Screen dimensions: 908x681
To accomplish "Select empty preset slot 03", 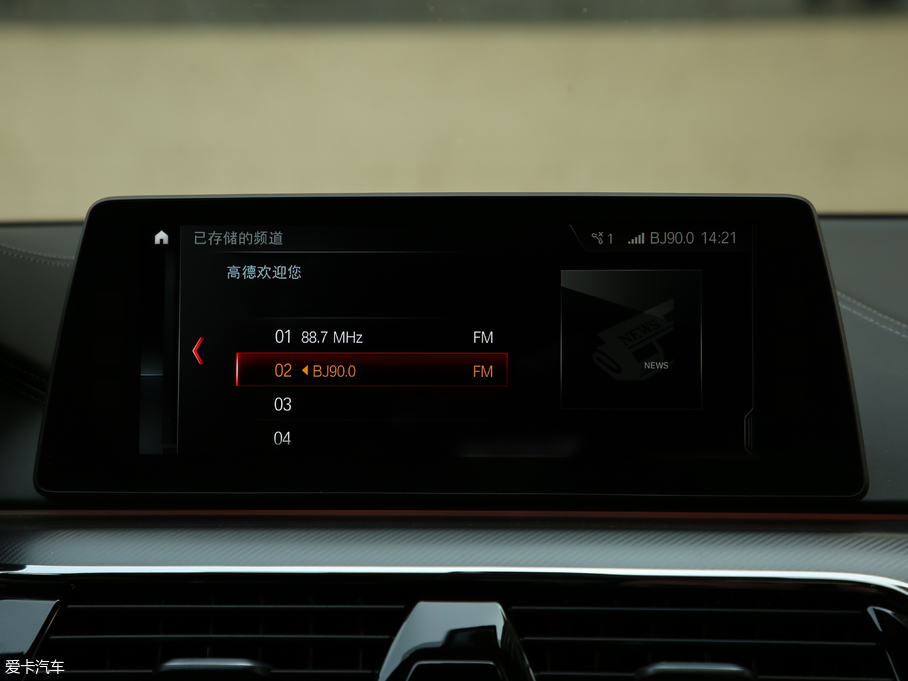I will pos(372,404).
